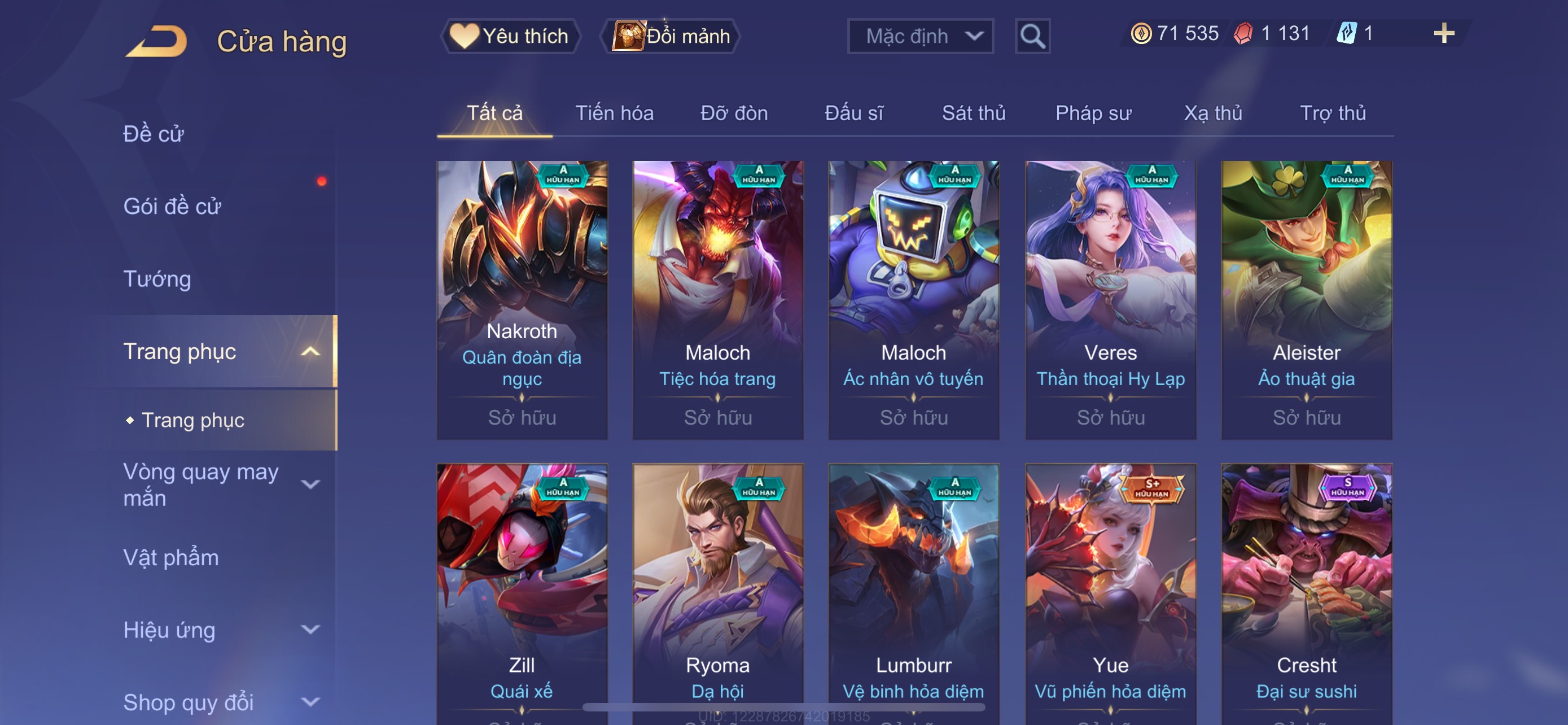
Task: Go back with the golden return arrow
Action: (x=157, y=41)
